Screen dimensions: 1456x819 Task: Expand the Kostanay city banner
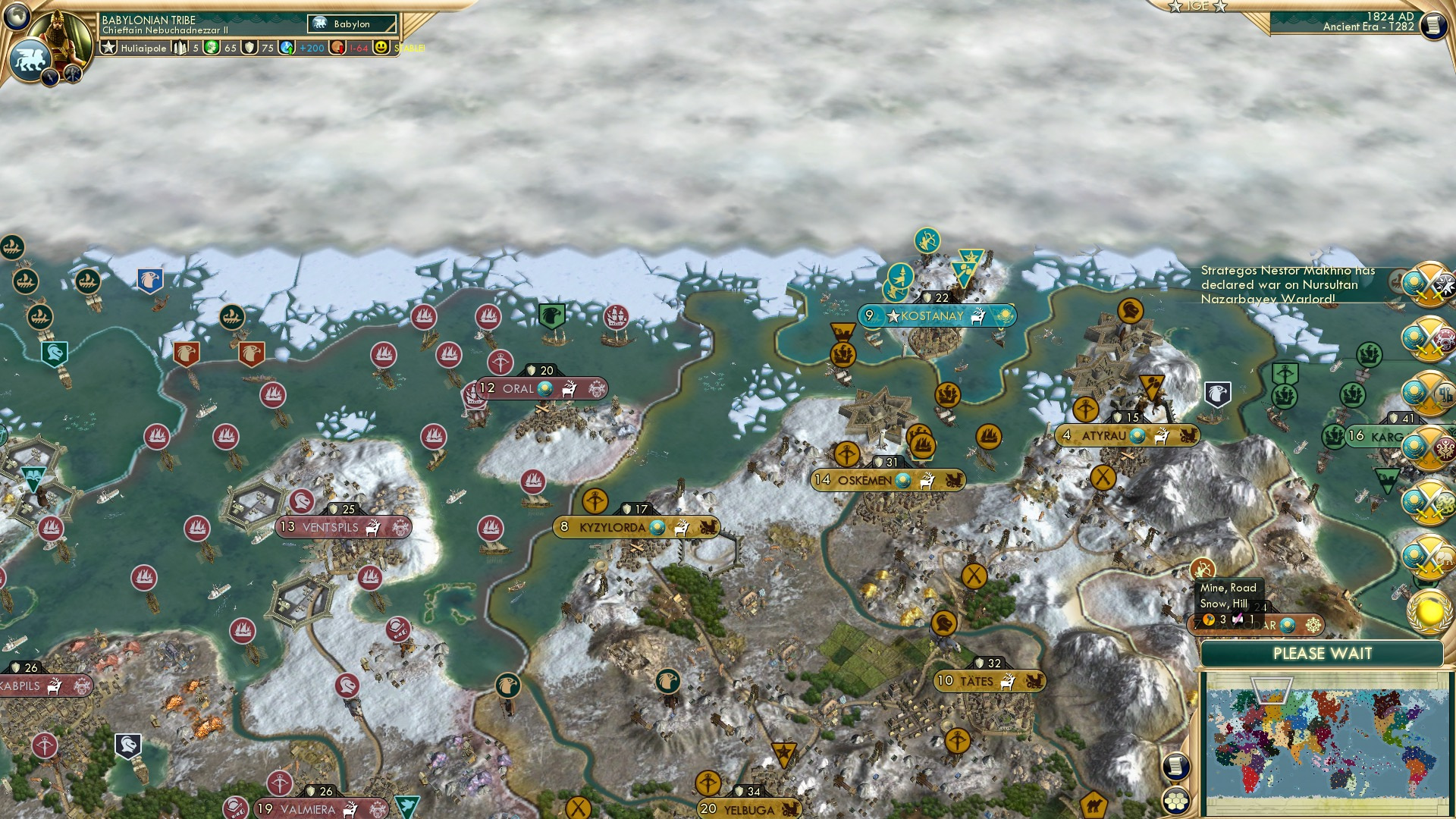pos(938,316)
